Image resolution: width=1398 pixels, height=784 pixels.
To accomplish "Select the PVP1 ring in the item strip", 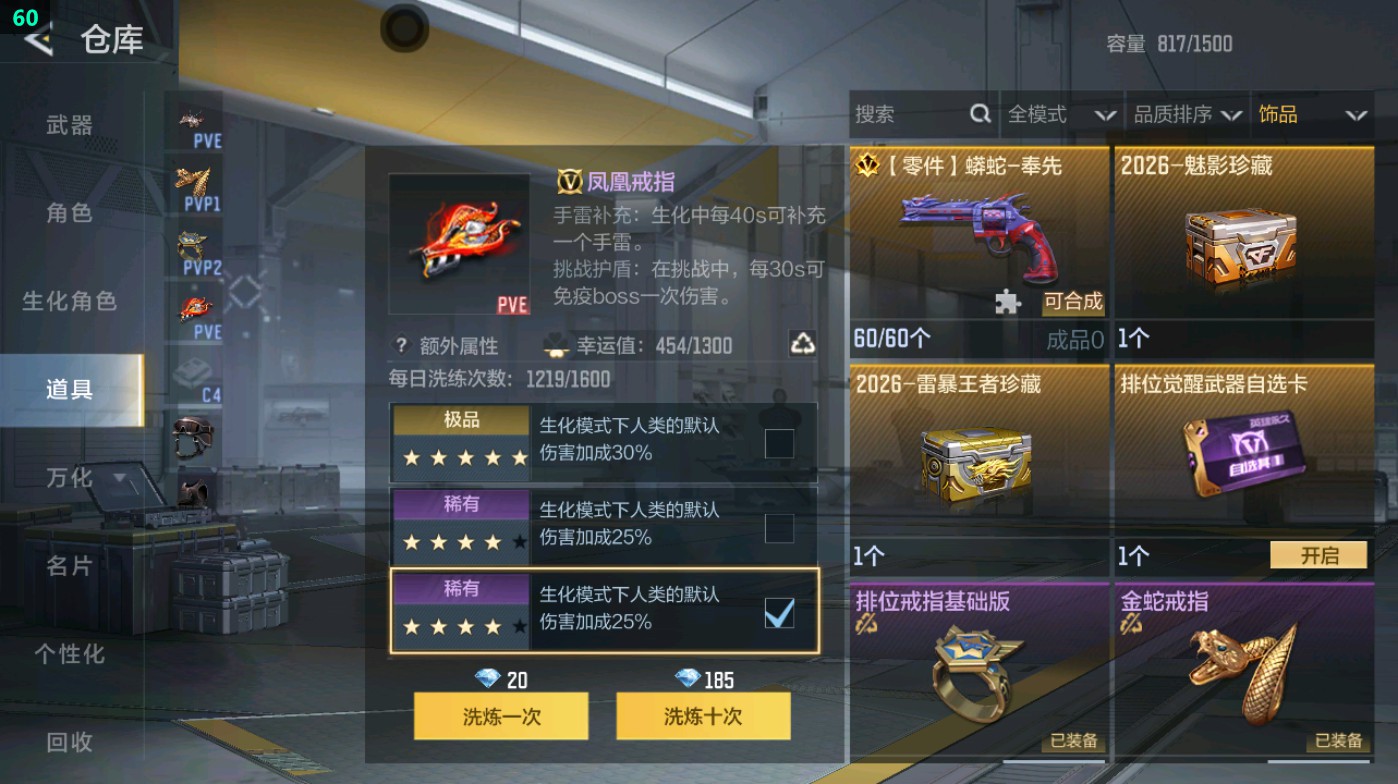I will tap(194, 178).
